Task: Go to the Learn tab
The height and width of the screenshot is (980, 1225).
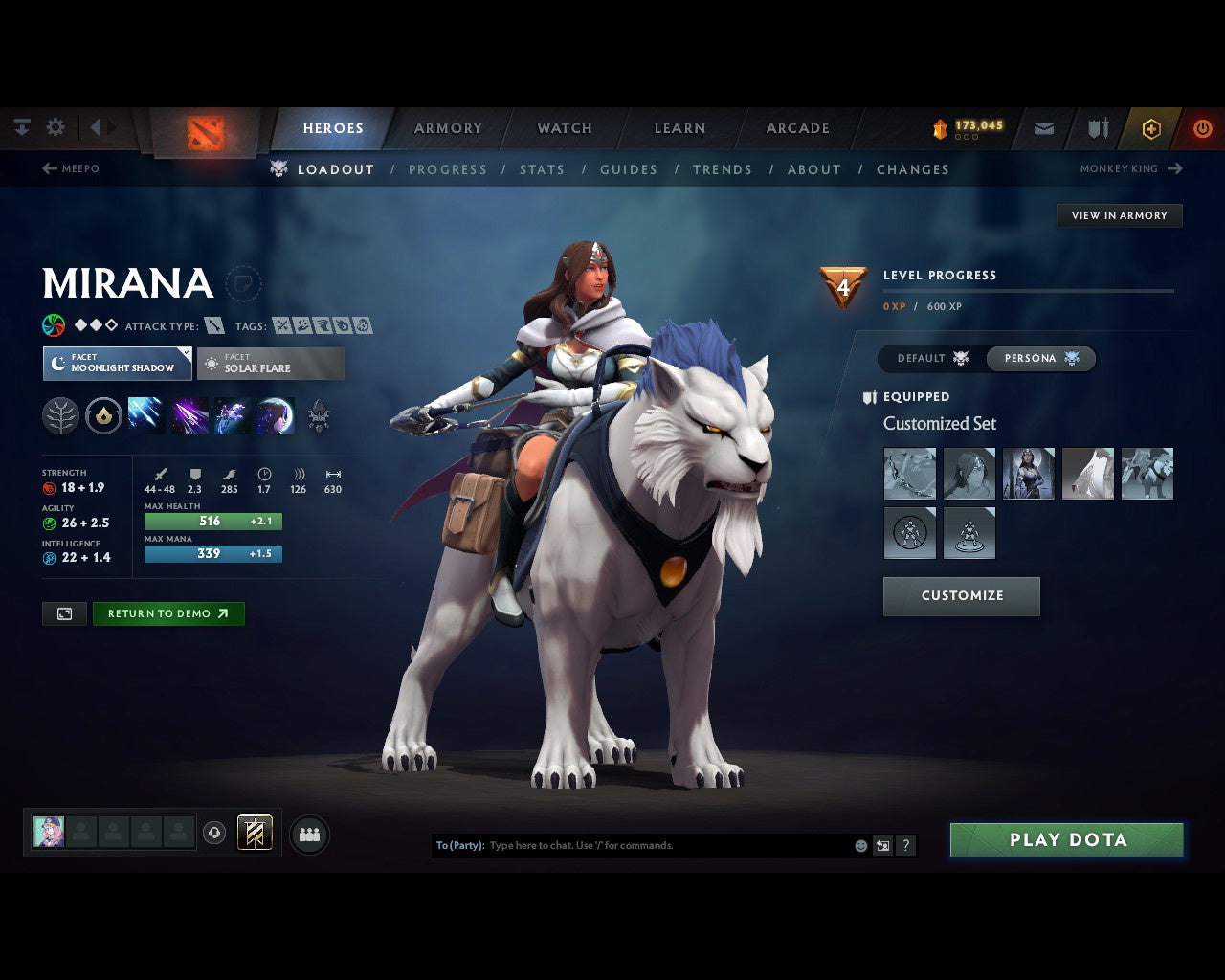Action: coord(679,128)
